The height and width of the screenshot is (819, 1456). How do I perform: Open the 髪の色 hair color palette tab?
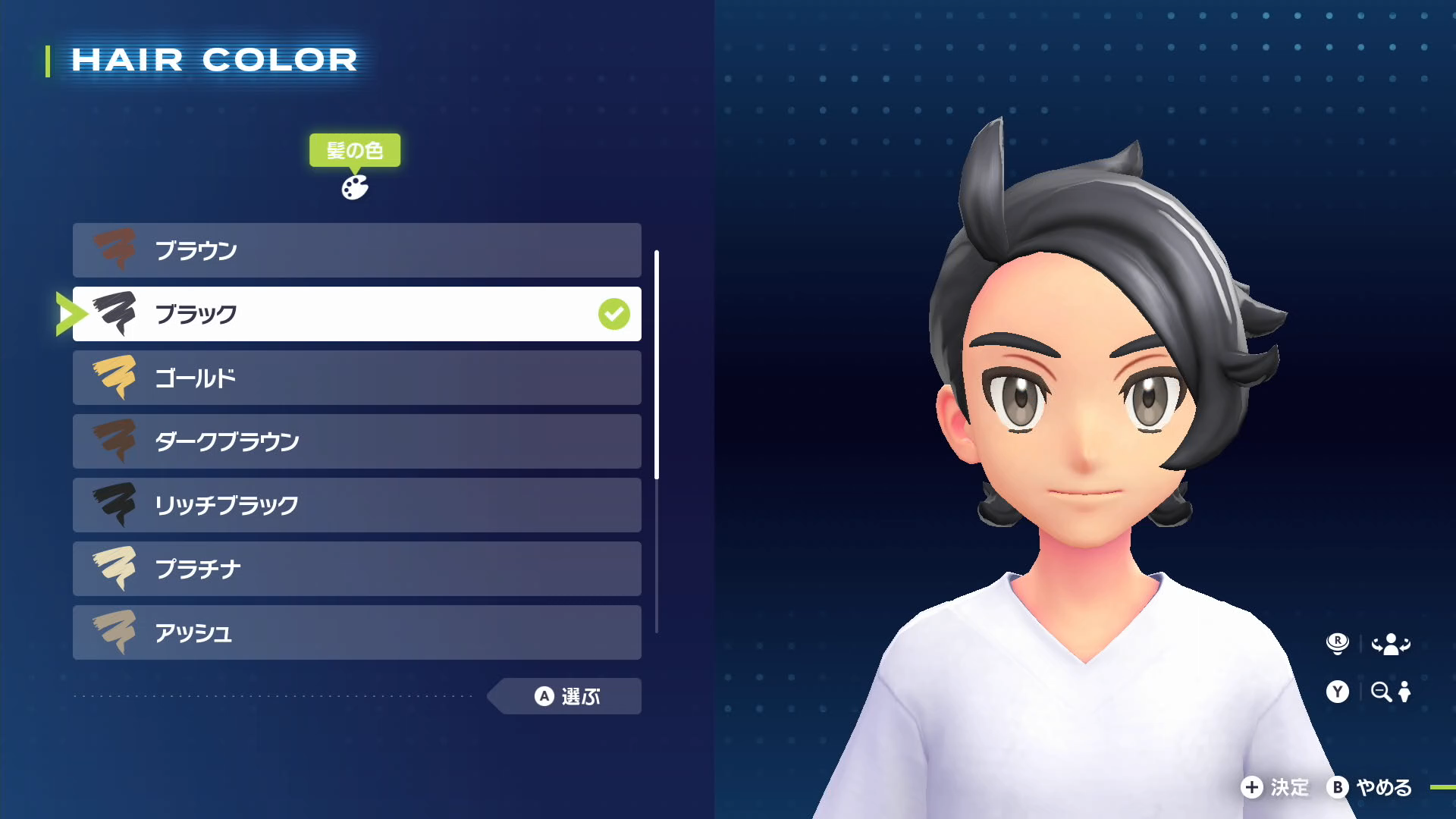pos(354,187)
